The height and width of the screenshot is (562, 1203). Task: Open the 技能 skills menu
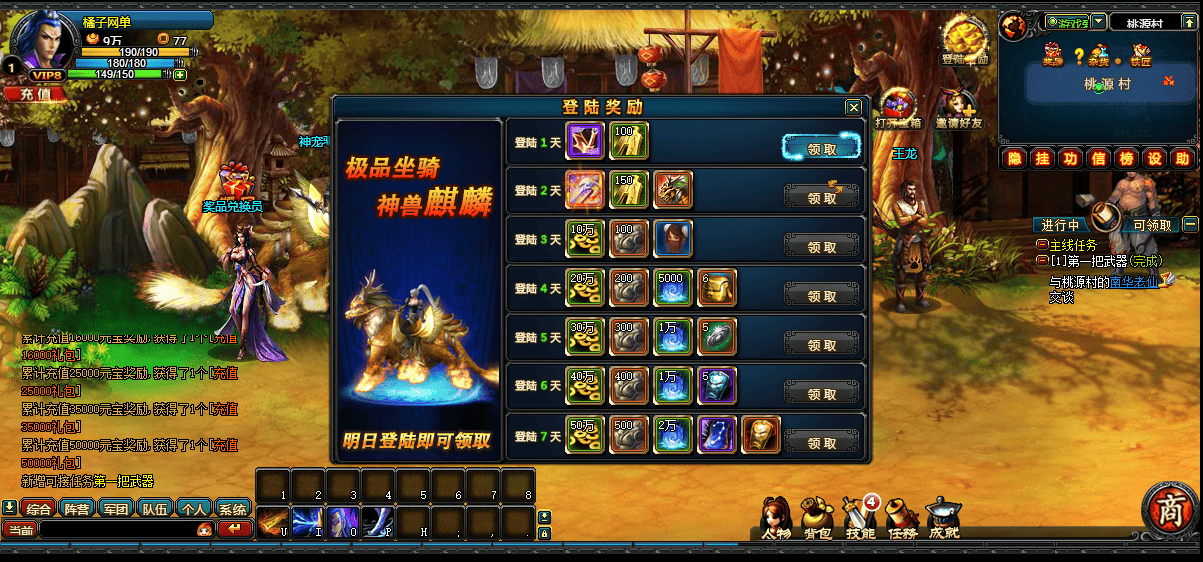tap(860, 519)
